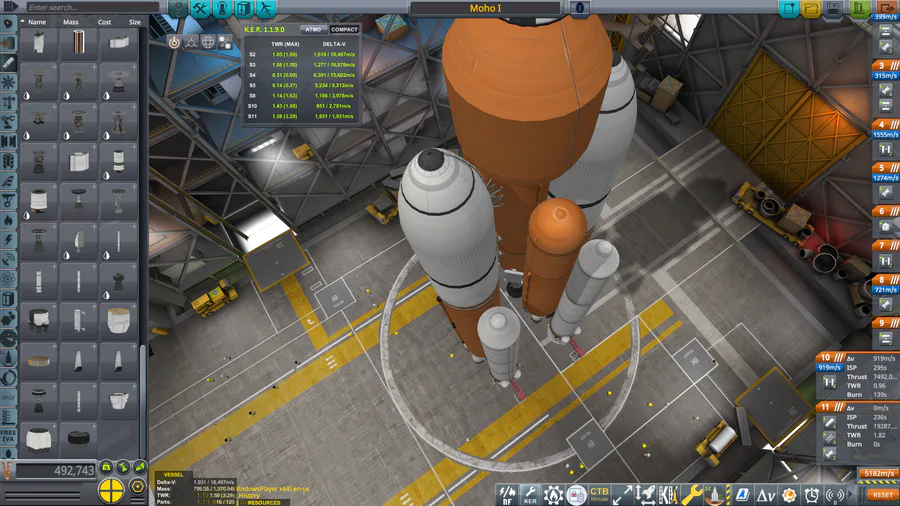Sort parts by Size

134,21
